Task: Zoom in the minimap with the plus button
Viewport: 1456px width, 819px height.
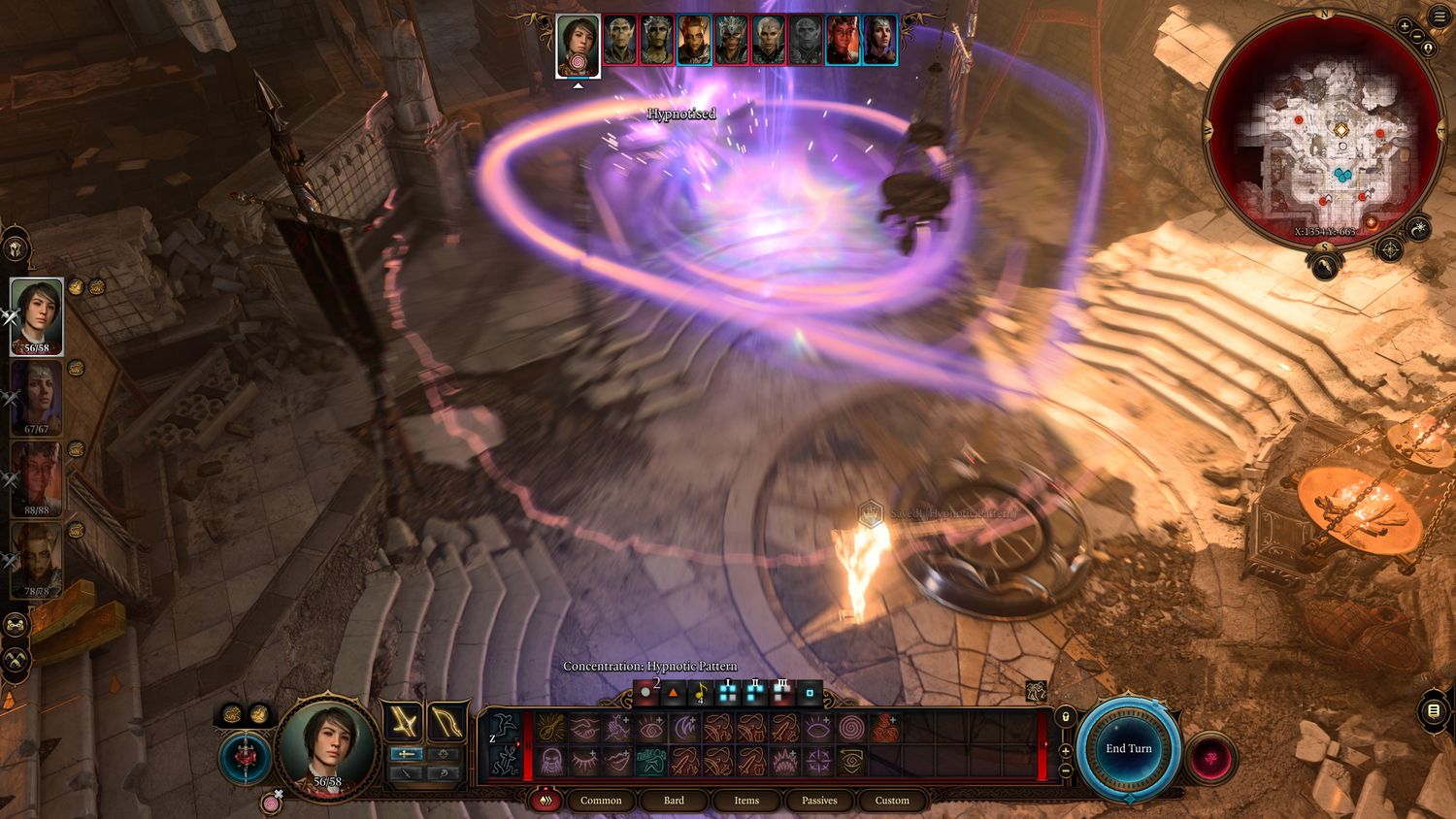Action: click(x=1405, y=26)
